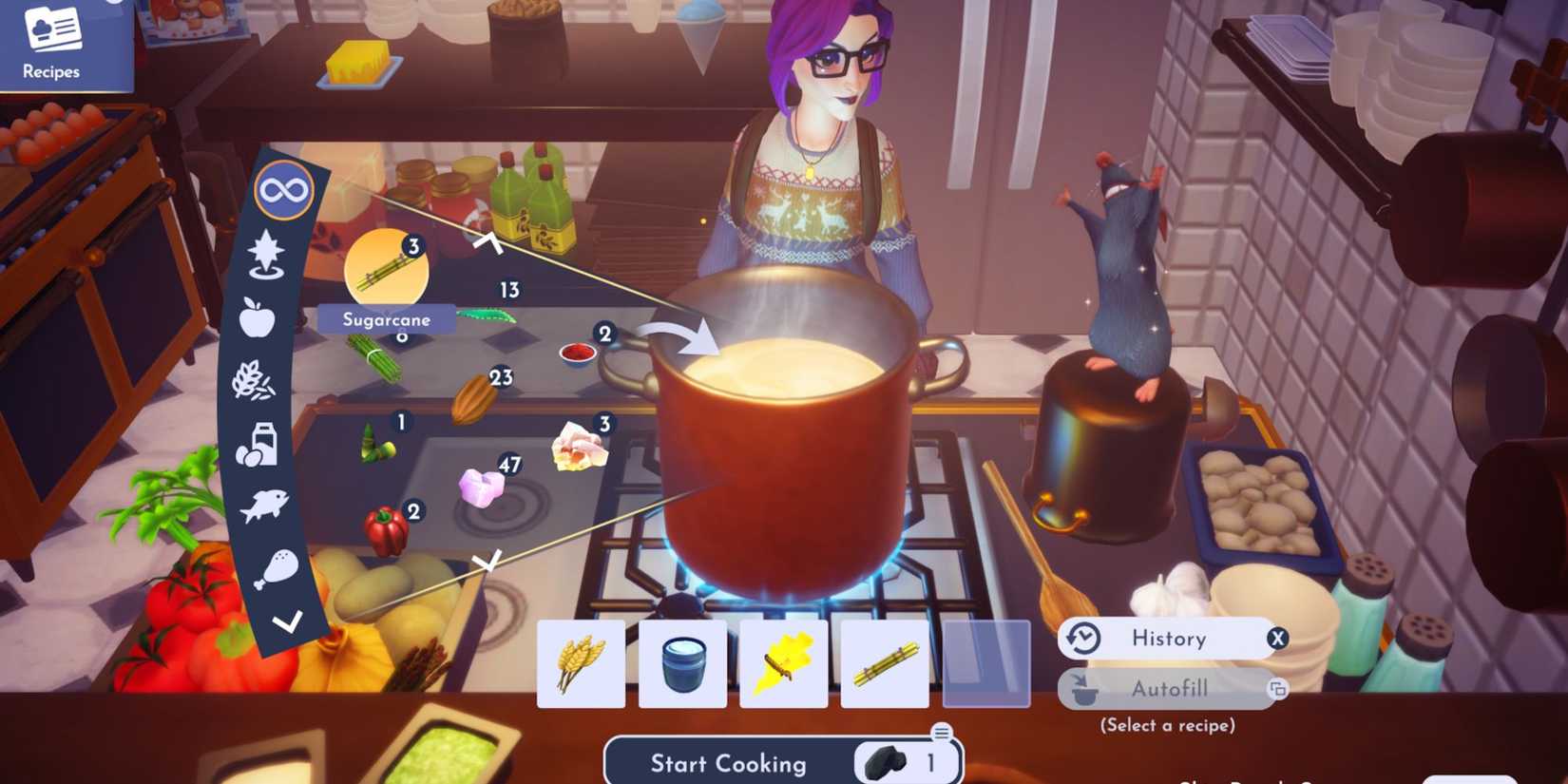Remove the milk from the pot slots

(682, 665)
